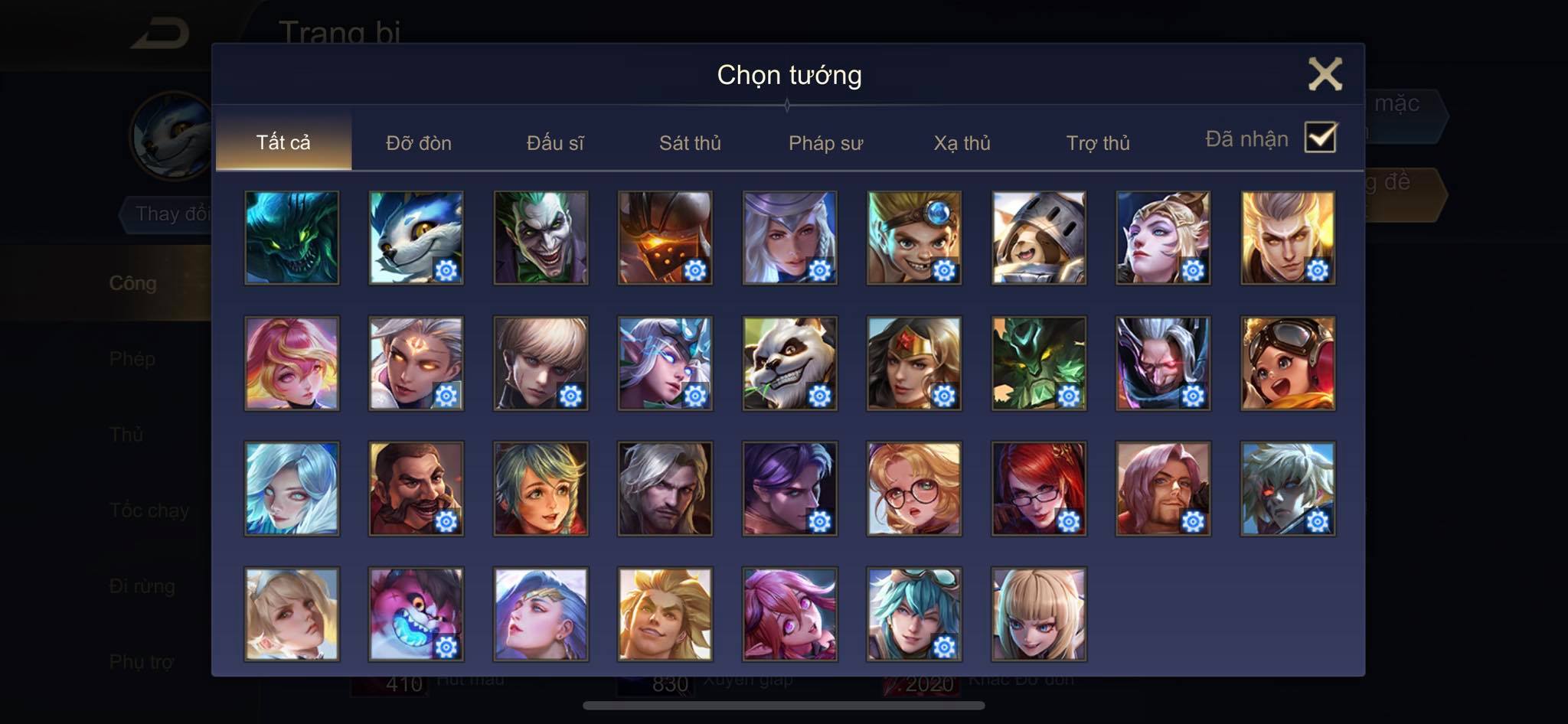1568x724 pixels.
Task: Choose the Joker hero portrait
Action: click(x=541, y=238)
